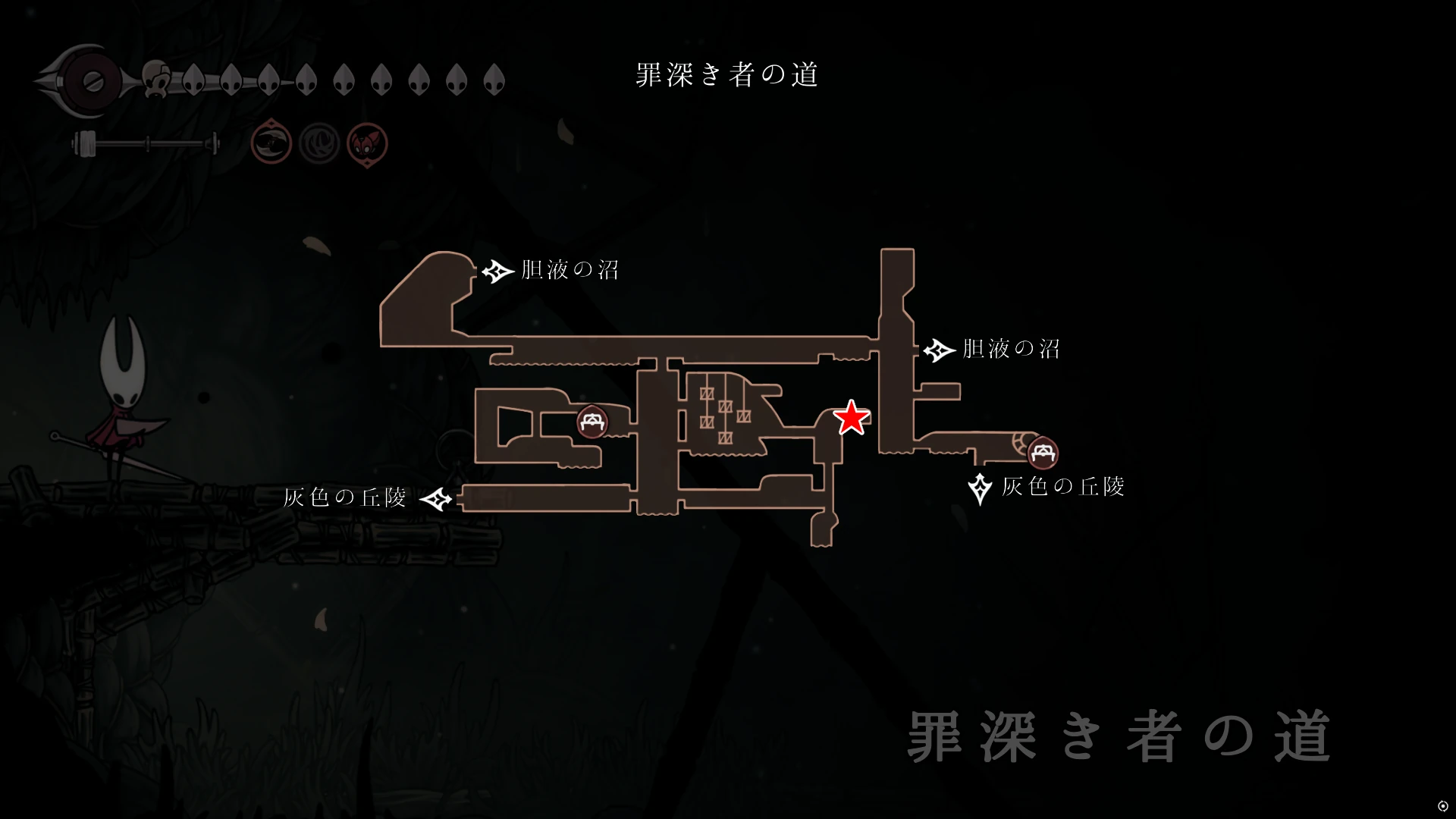Open the small control hint icon at bottom-right corner
This screenshot has height=819, width=1456.
pos(1443,805)
